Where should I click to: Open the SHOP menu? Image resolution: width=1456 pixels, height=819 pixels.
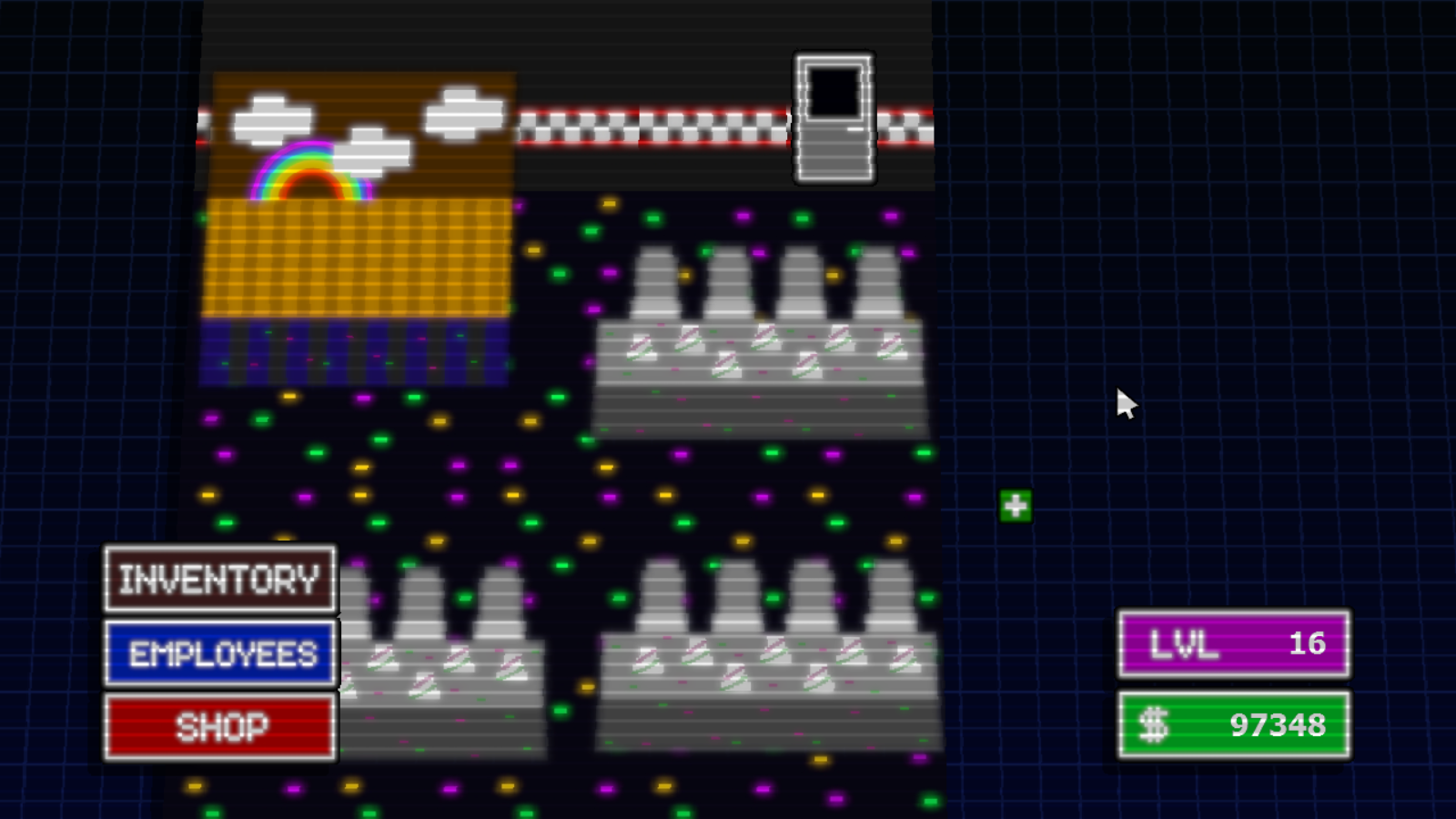click(219, 725)
